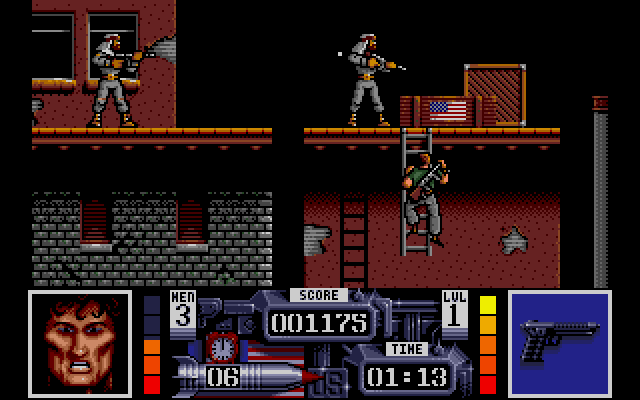Click the pistol weapon icon
This screenshot has width=640, height=400.
pos(558,342)
